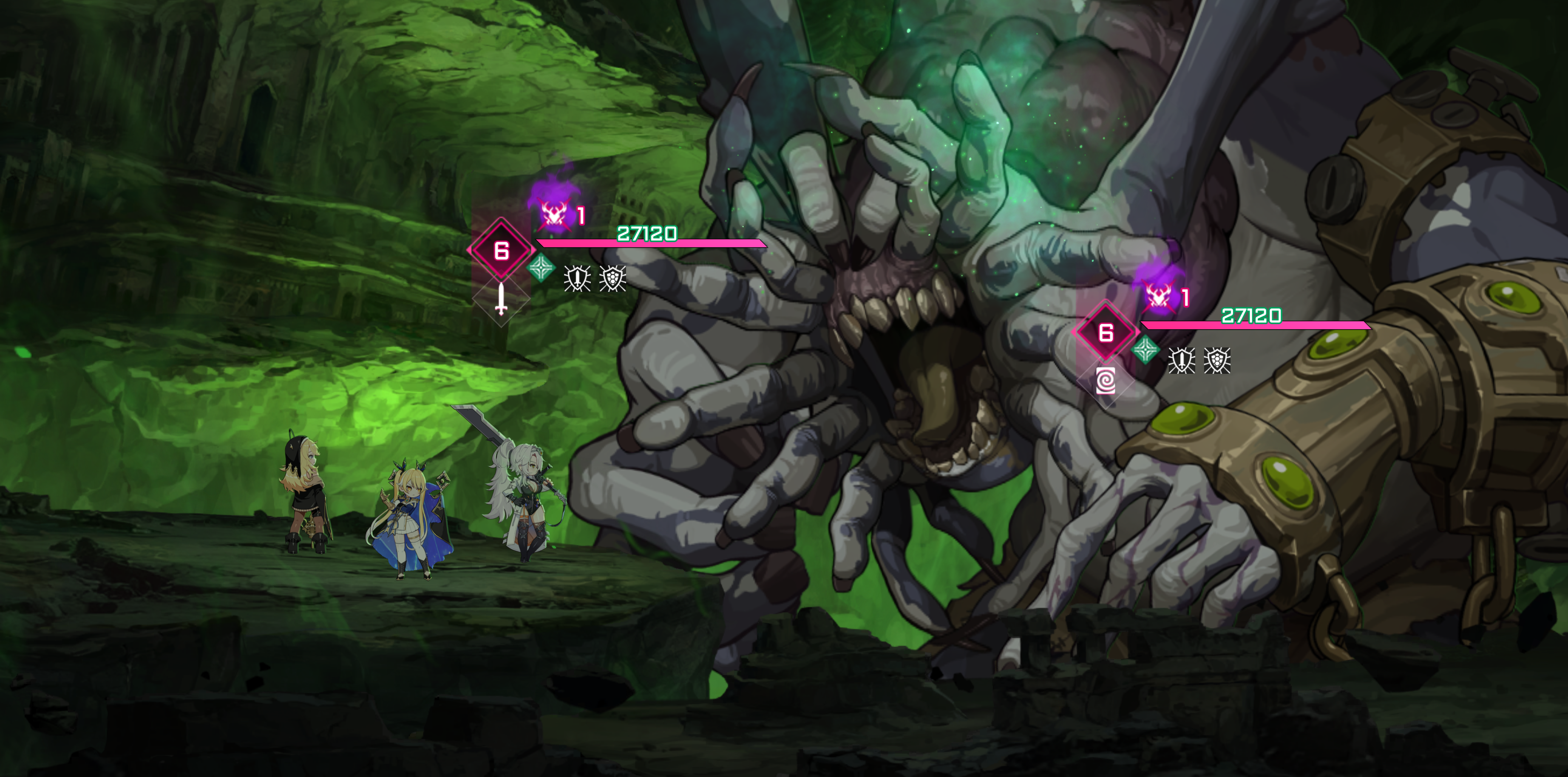Inspect the sword attack intent icon

point(500,299)
